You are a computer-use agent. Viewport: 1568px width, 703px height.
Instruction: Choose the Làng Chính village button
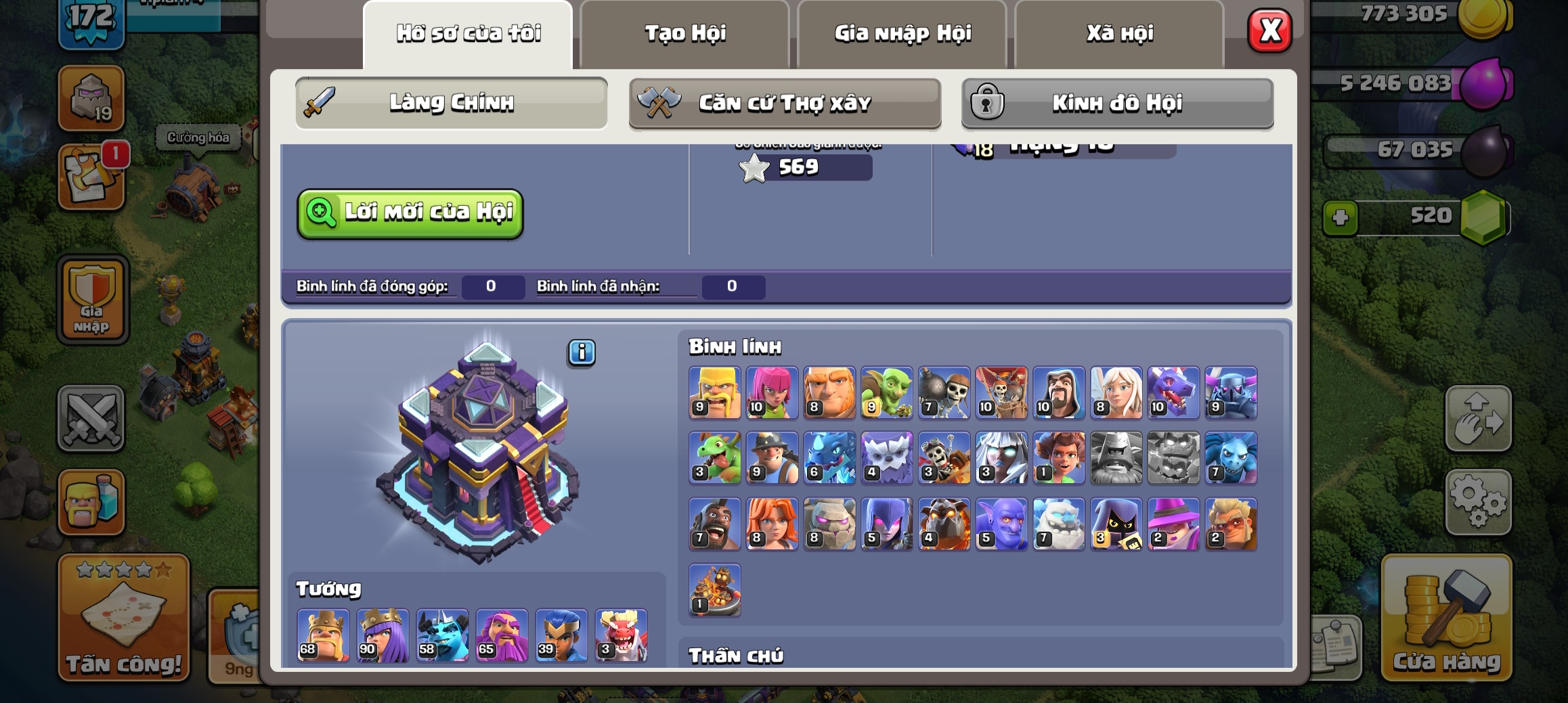click(x=451, y=103)
